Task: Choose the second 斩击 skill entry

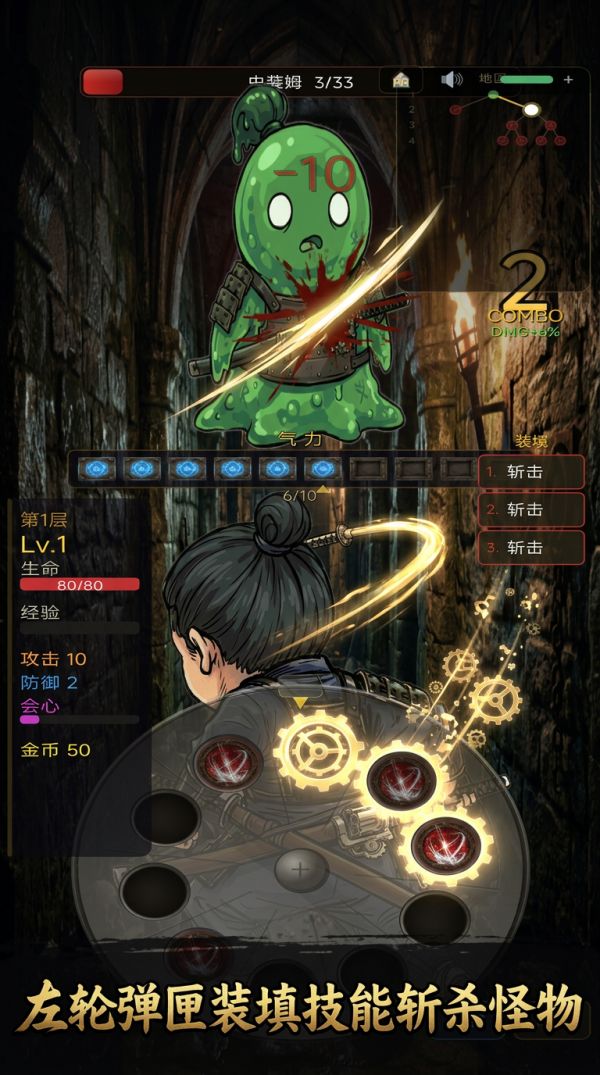Action: [x=530, y=510]
